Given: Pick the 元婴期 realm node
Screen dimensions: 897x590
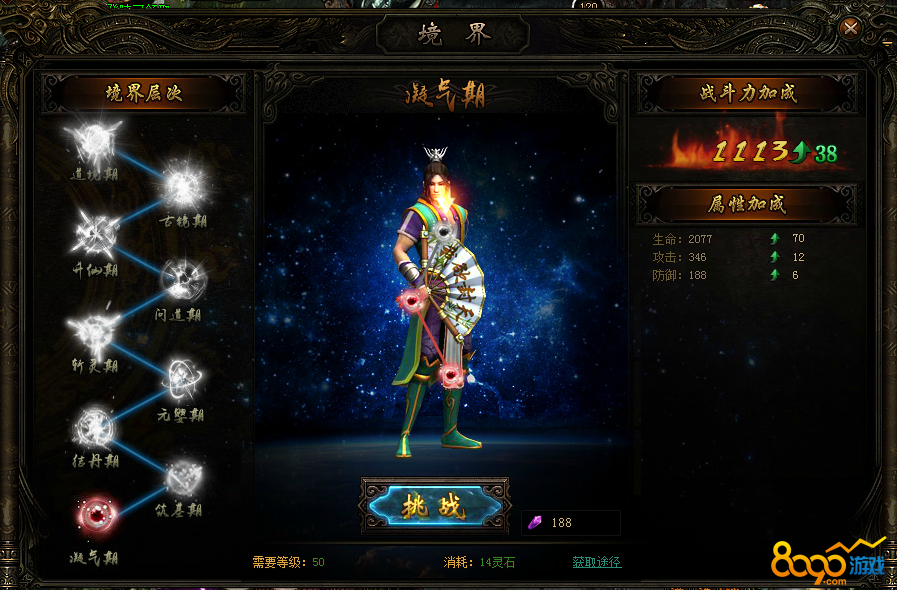Looking at the screenshot, I should [181, 378].
